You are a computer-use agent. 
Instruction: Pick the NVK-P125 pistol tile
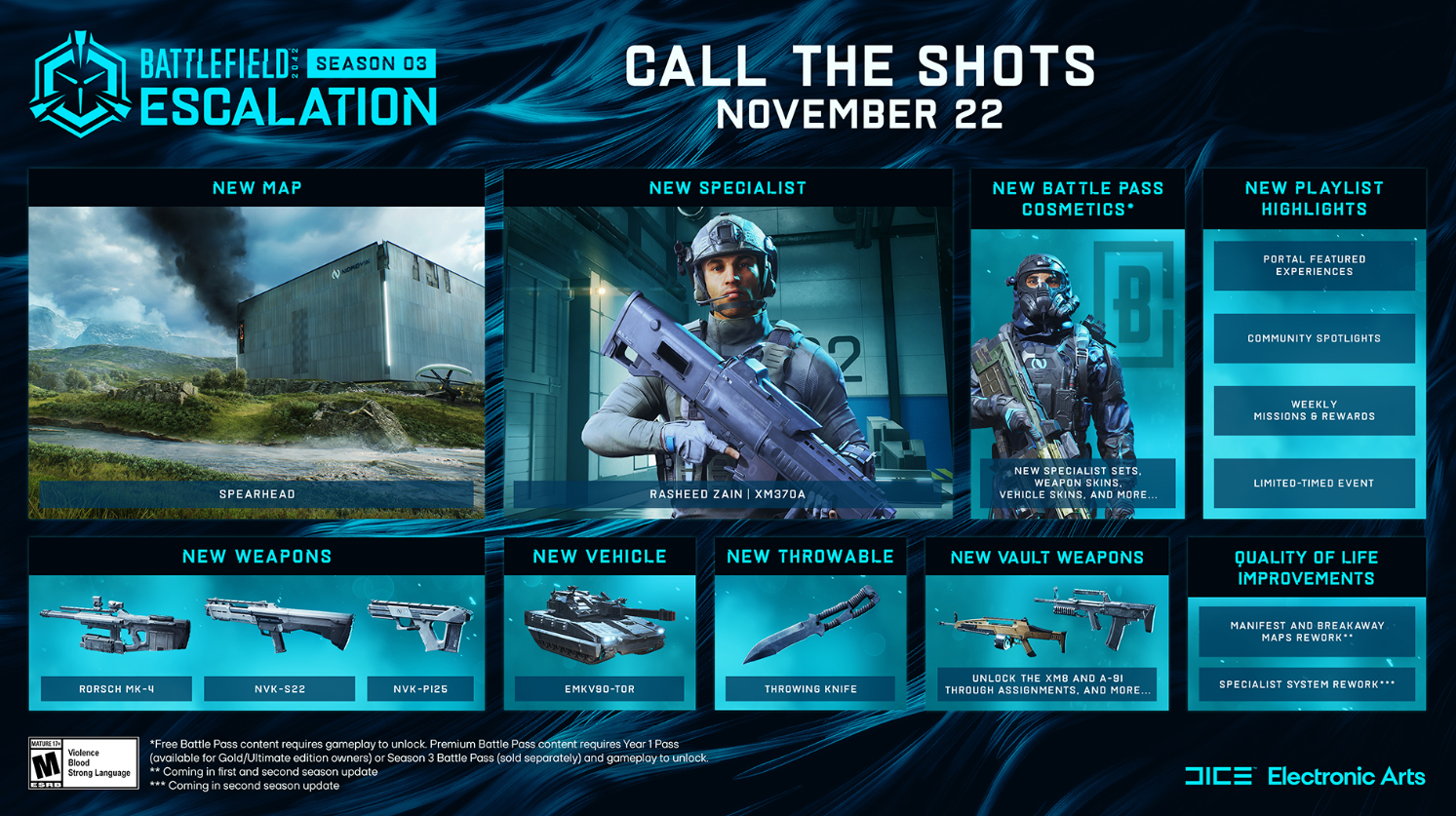click(x=420, y=643)
